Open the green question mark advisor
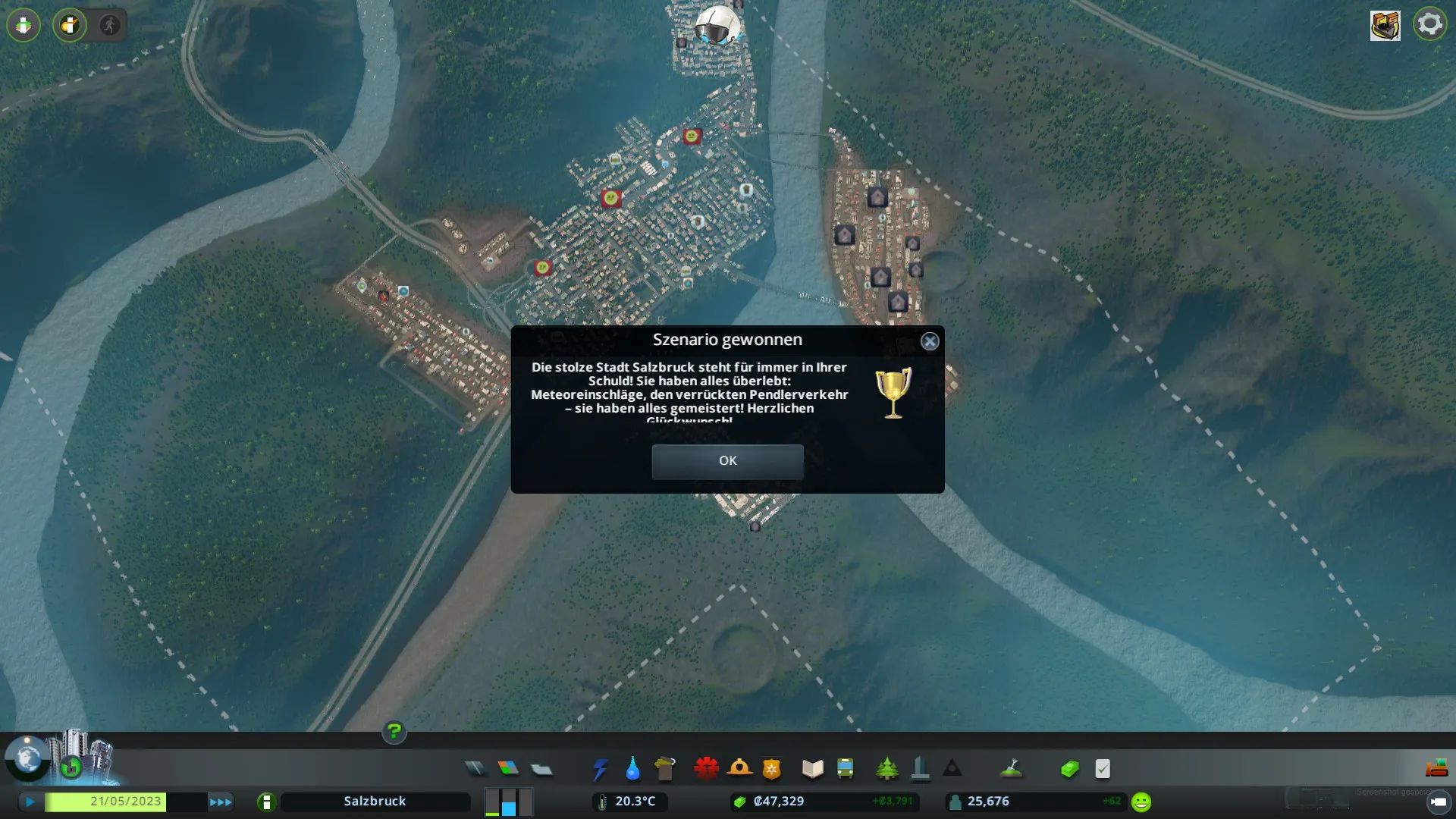Viewport: 1456px width, 819px height. coord(394,731)
